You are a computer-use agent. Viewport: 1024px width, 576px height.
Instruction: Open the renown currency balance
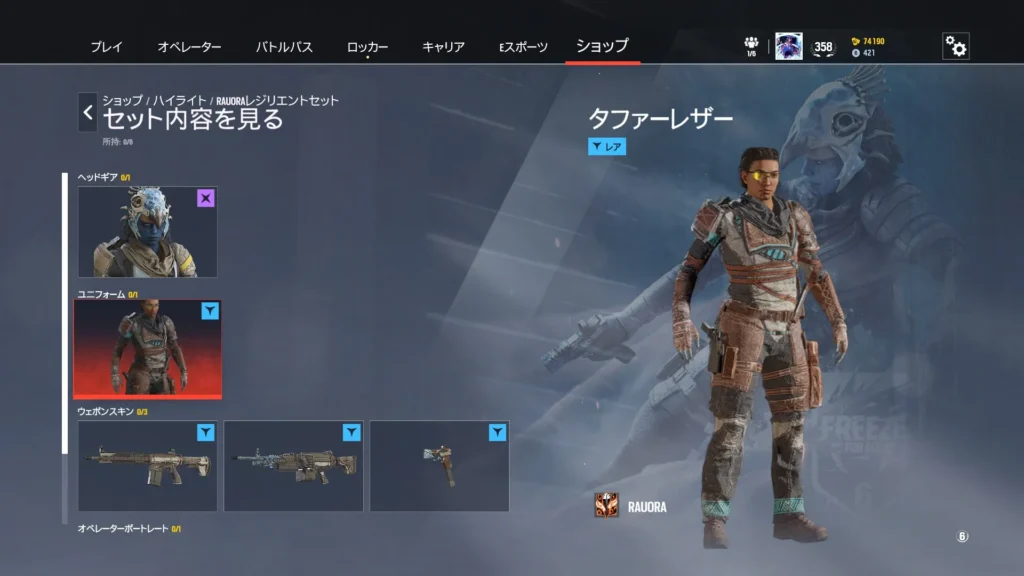click(868, 41)
